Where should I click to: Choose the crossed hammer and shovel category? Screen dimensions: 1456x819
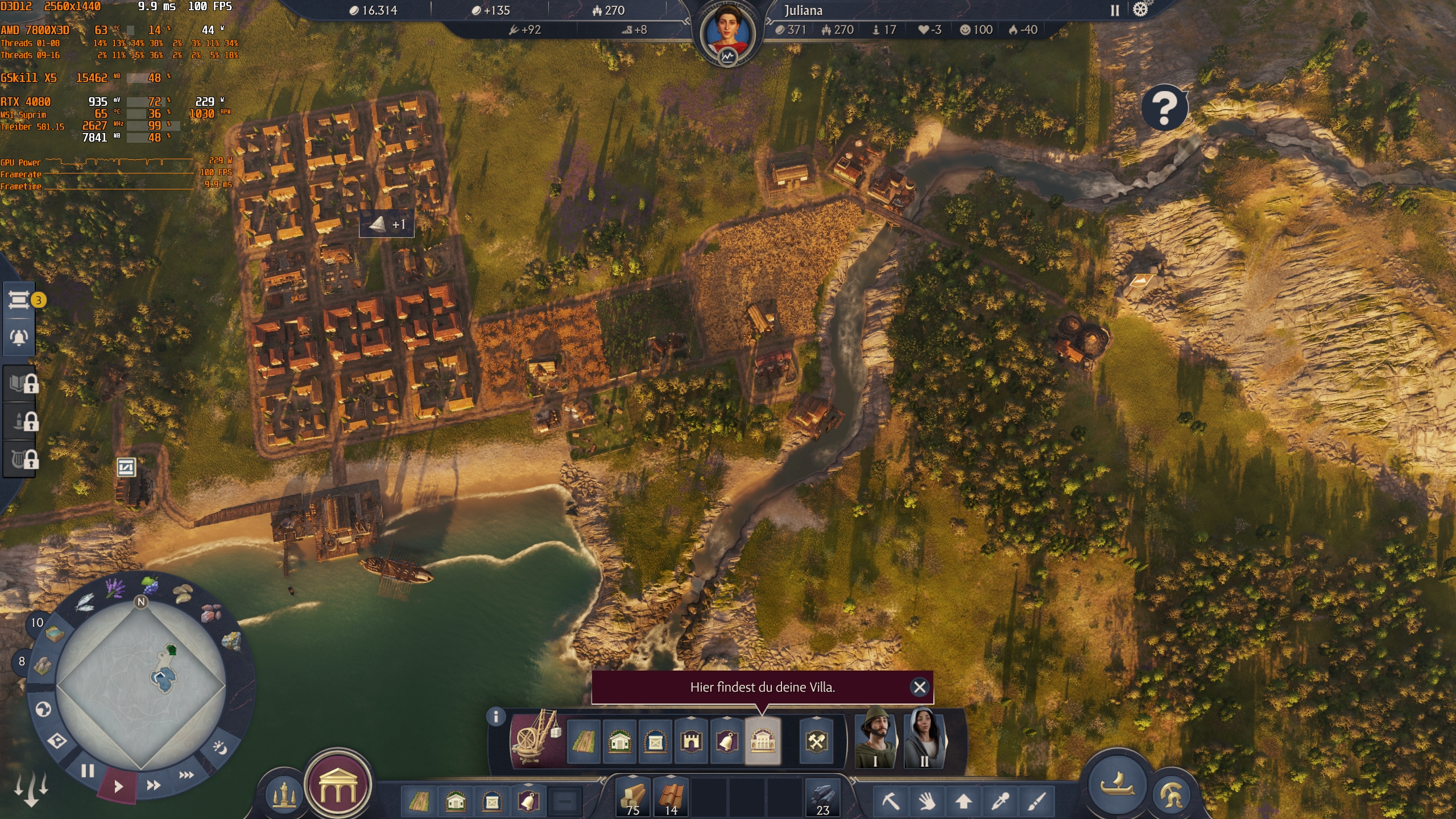(x=816, y=741)
